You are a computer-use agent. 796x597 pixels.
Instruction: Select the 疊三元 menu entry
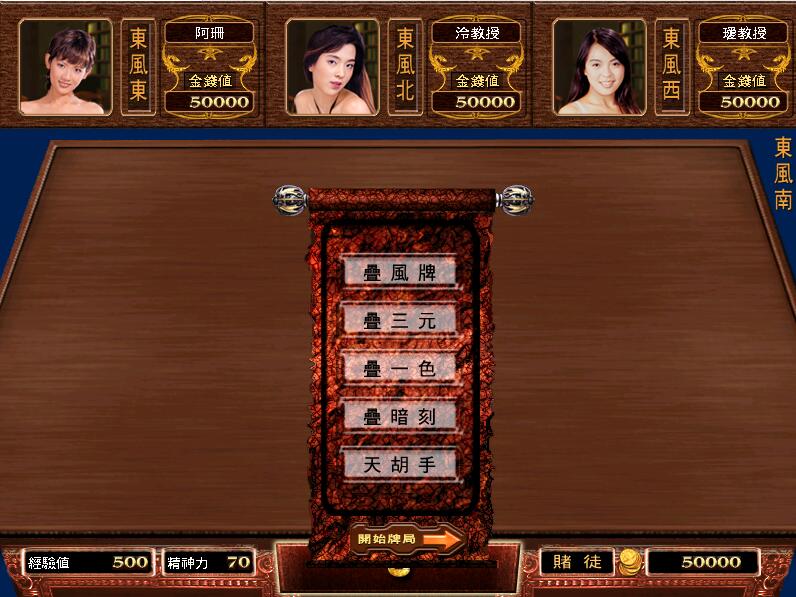399,320
